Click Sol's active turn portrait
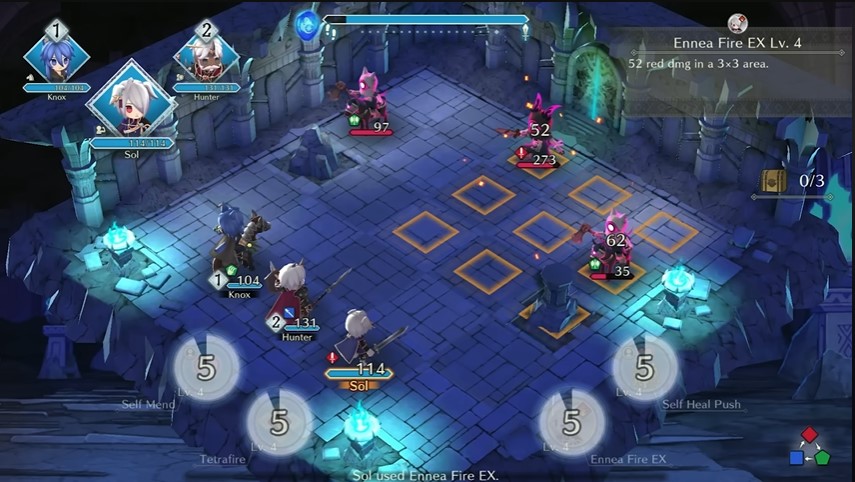855x482 pixels. point(131,105)
